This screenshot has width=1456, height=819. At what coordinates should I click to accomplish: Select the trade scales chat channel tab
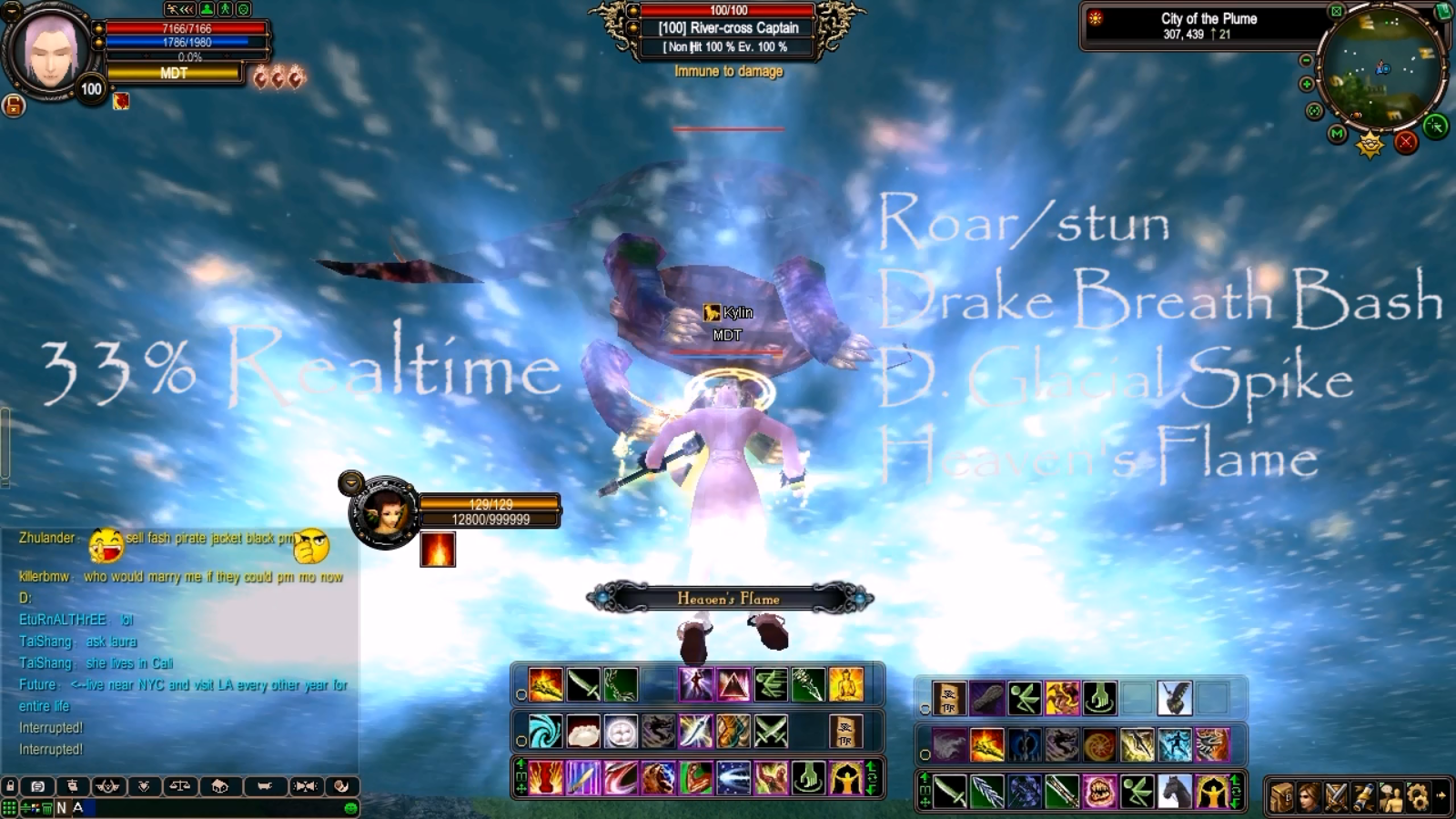pyautogui.click(x=180, y=786)
